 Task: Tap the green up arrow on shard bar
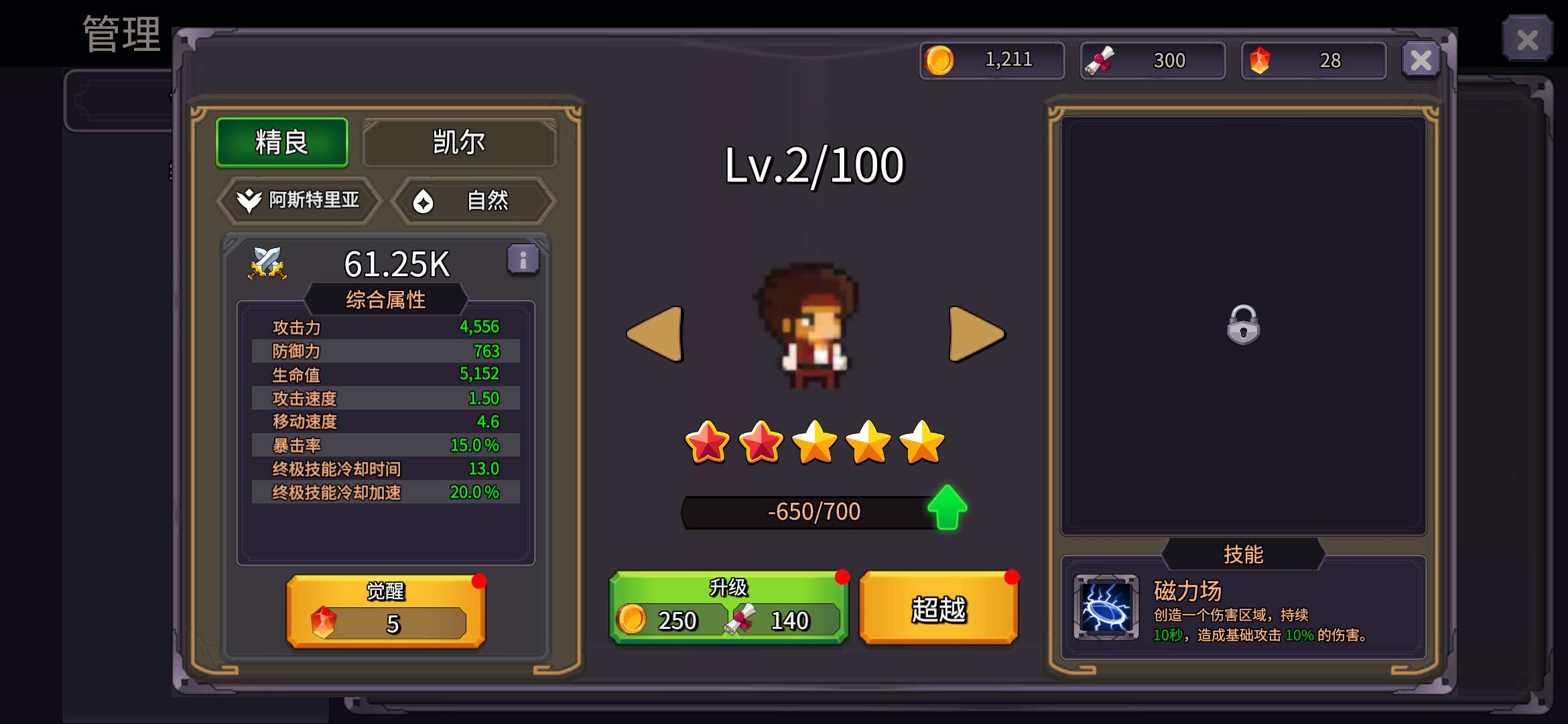947,507
